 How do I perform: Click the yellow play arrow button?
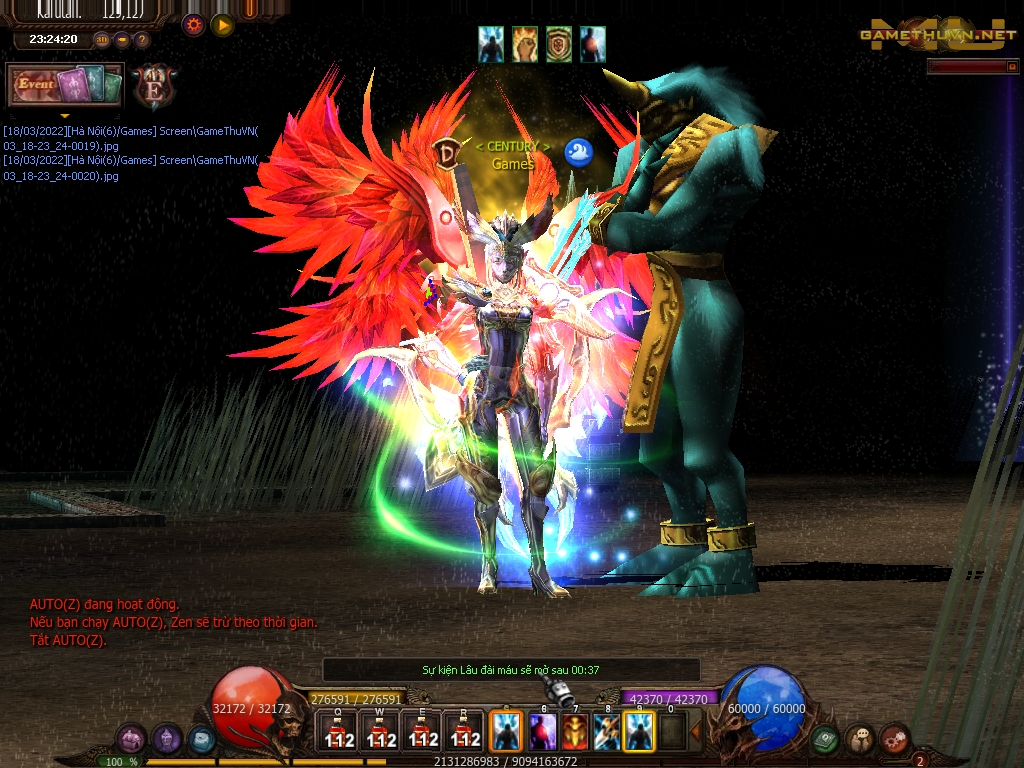[222, 25]
